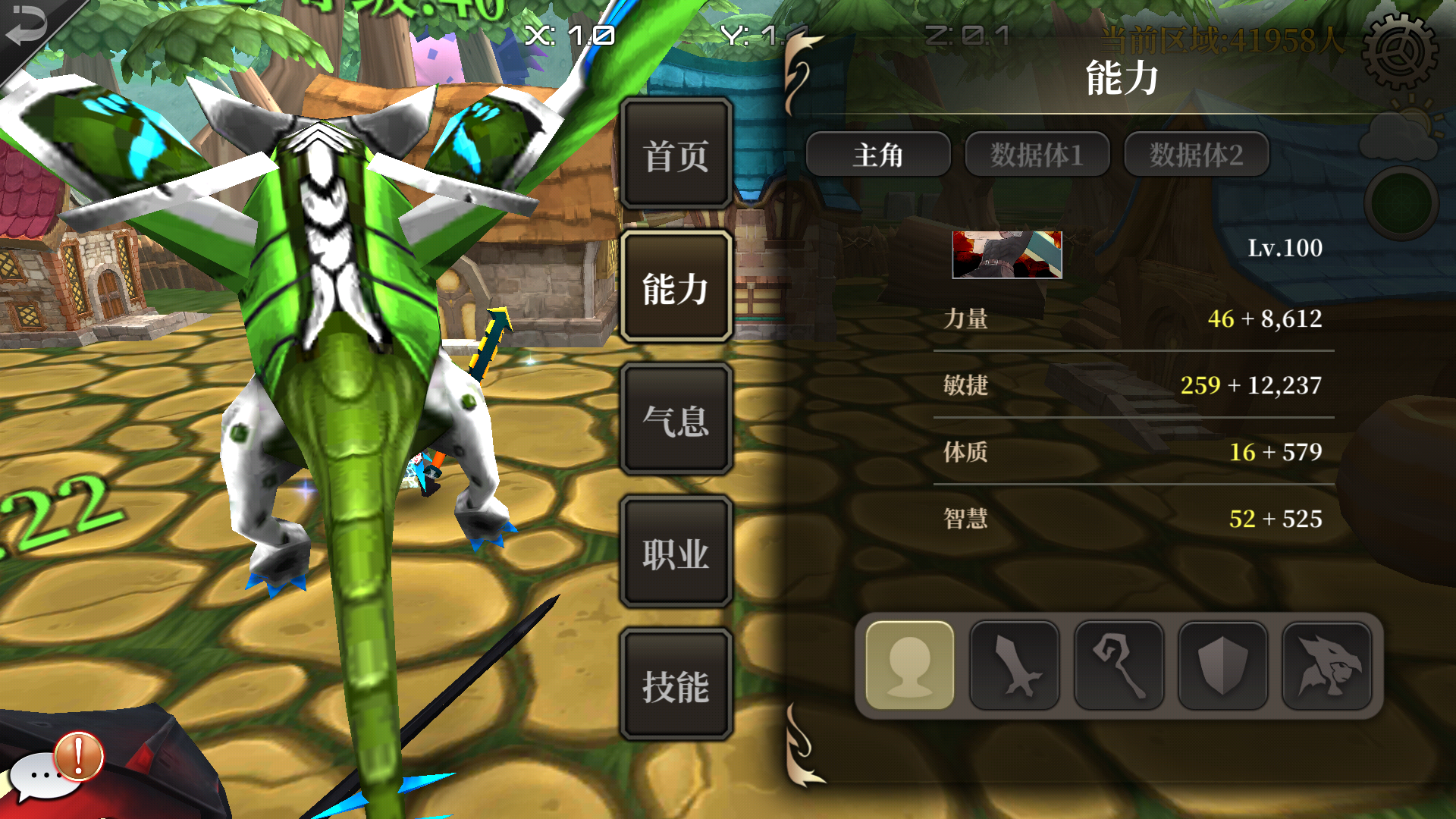Toggle to the 数据体2 data body
This screenshot has height=819, width=1456.
1195,154
